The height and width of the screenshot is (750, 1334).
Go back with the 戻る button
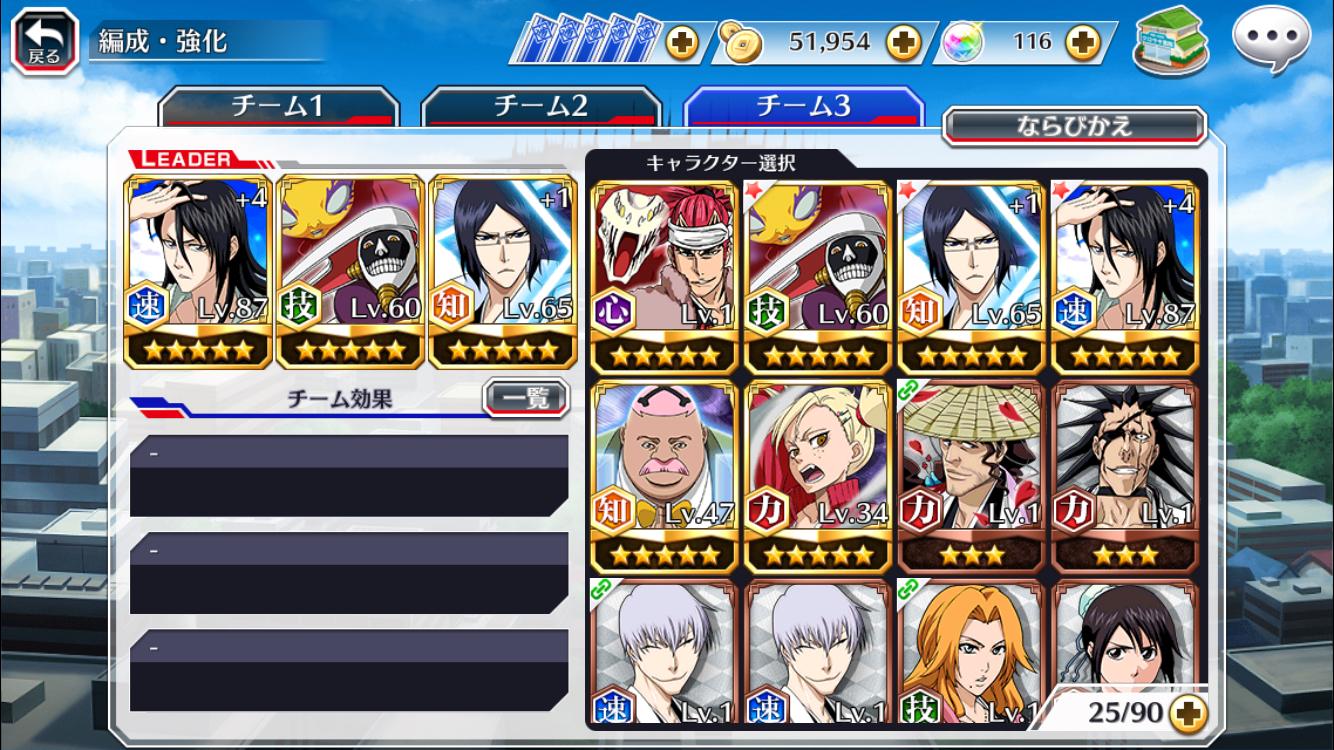tap(44, 41)
